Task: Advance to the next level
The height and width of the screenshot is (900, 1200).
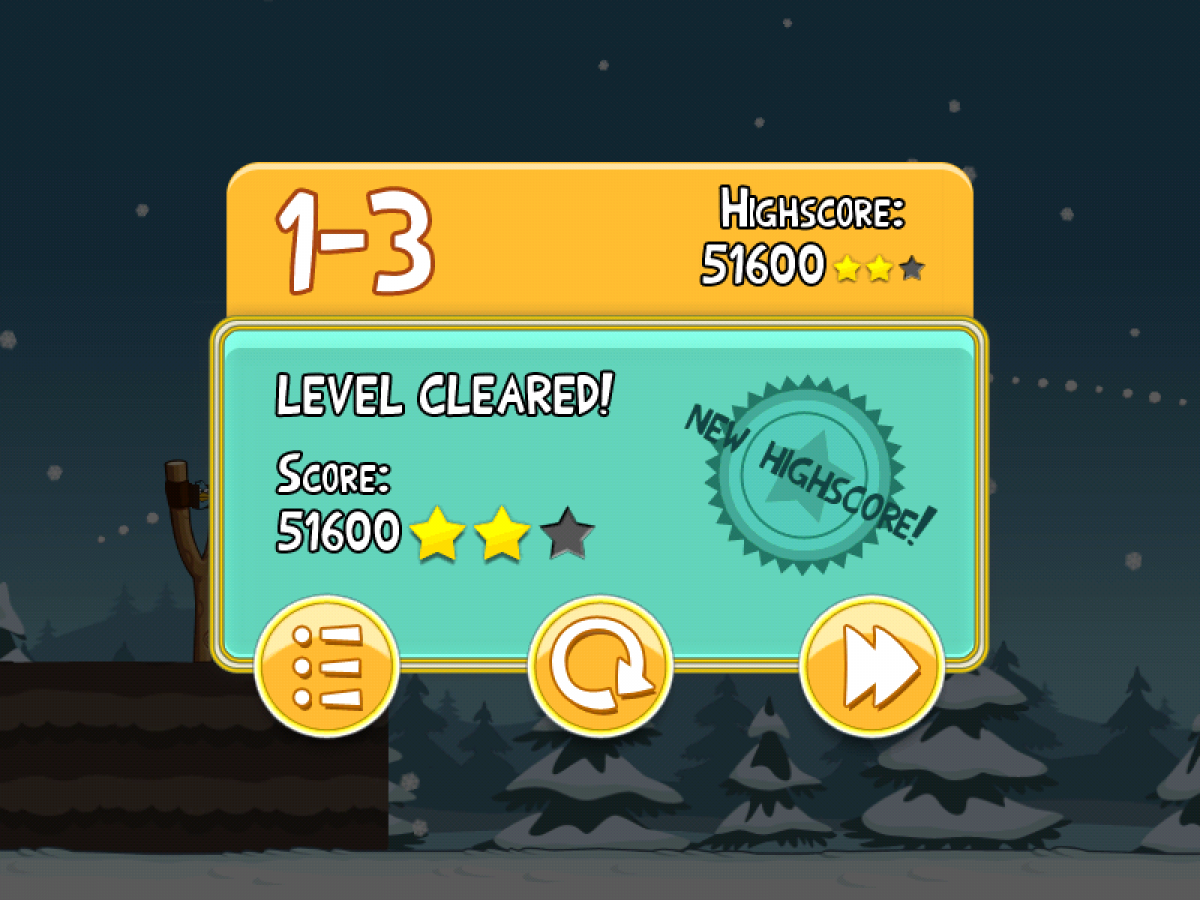Action: tap(872, 666)
